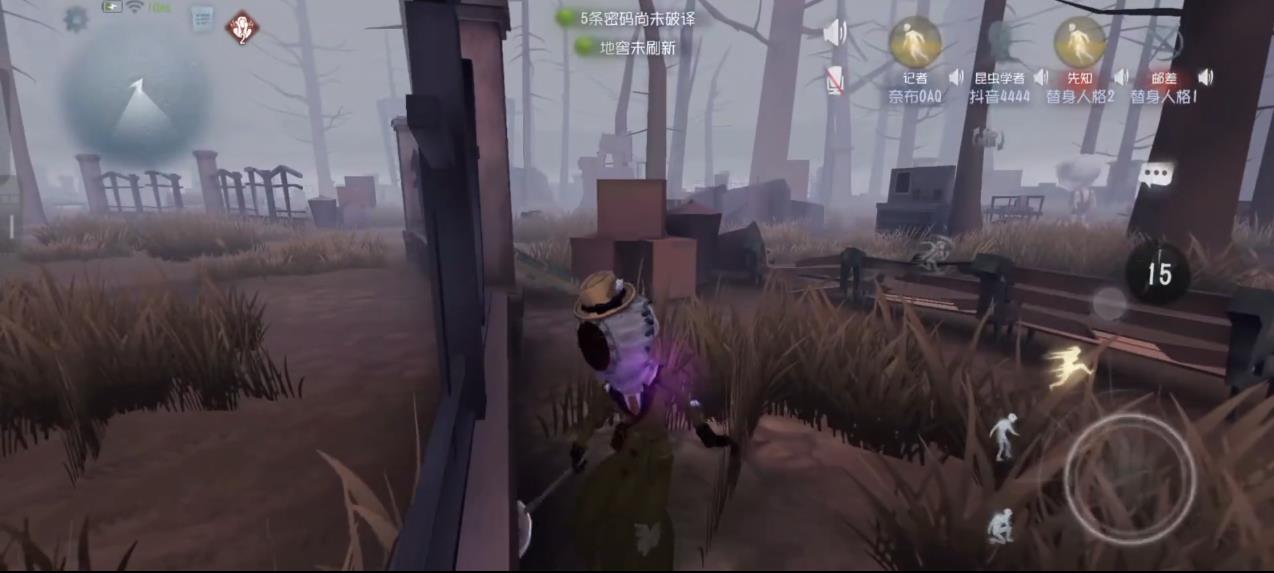Open the quick chat speech bubble
The width and height of the screenshot is (1274, 573).
1155,175
